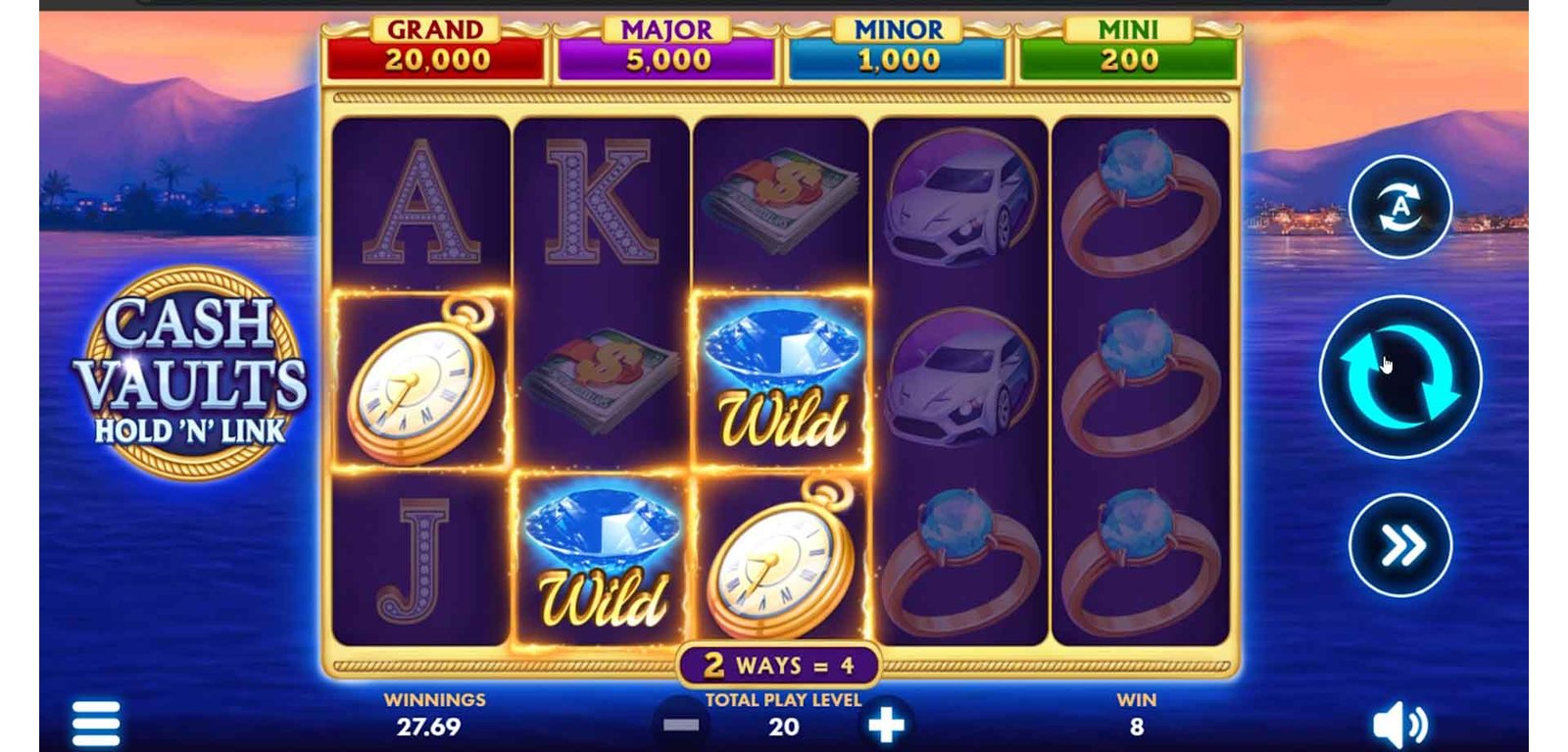Spin the reels with the big arrows button
Image resolution: width=1568 pixels, height=752 pixels.
pos(1399,377)
